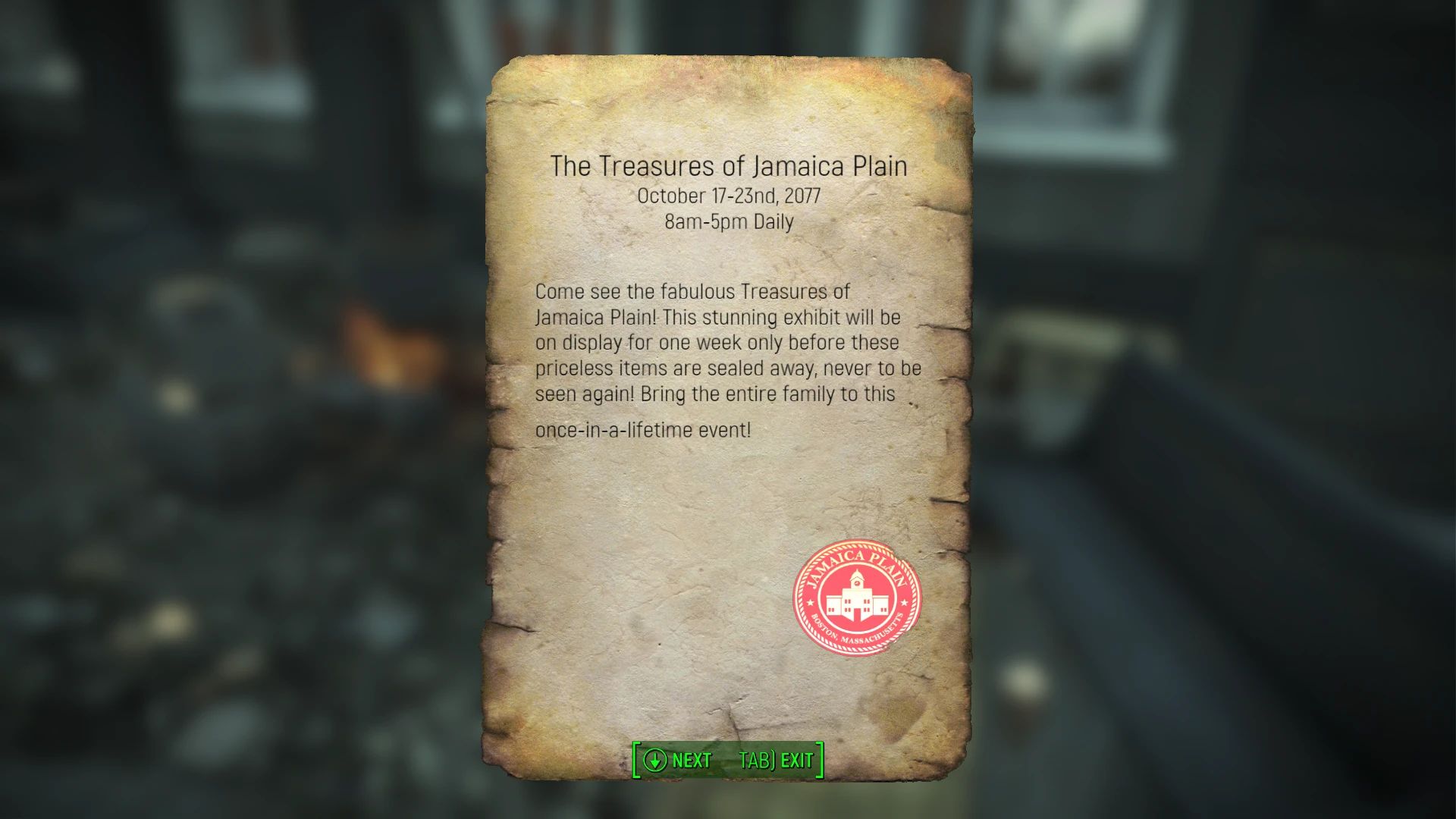Click the '8am-5pm Daily' schedule text
This screenshot has height=819, width=1456.
(728, 221)
